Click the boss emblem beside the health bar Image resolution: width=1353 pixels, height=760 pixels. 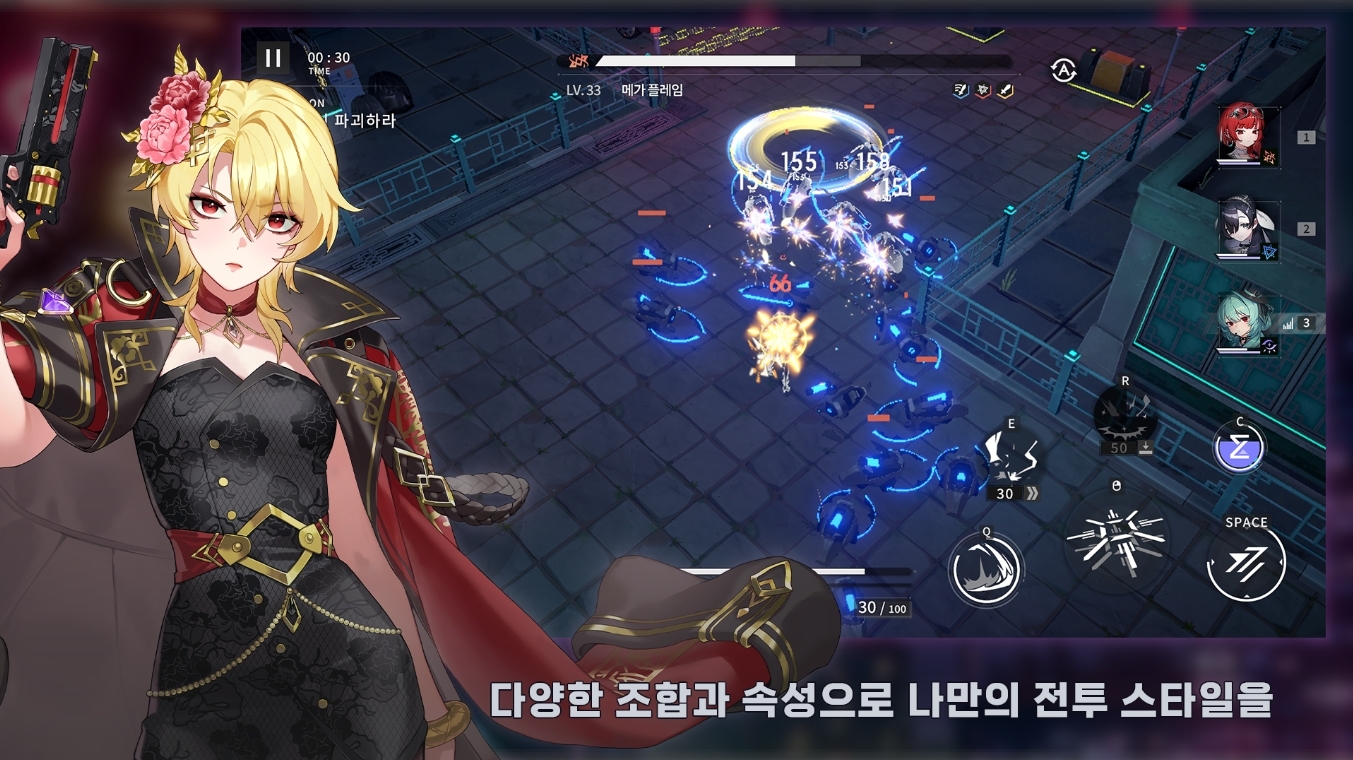tap(577, 59)
